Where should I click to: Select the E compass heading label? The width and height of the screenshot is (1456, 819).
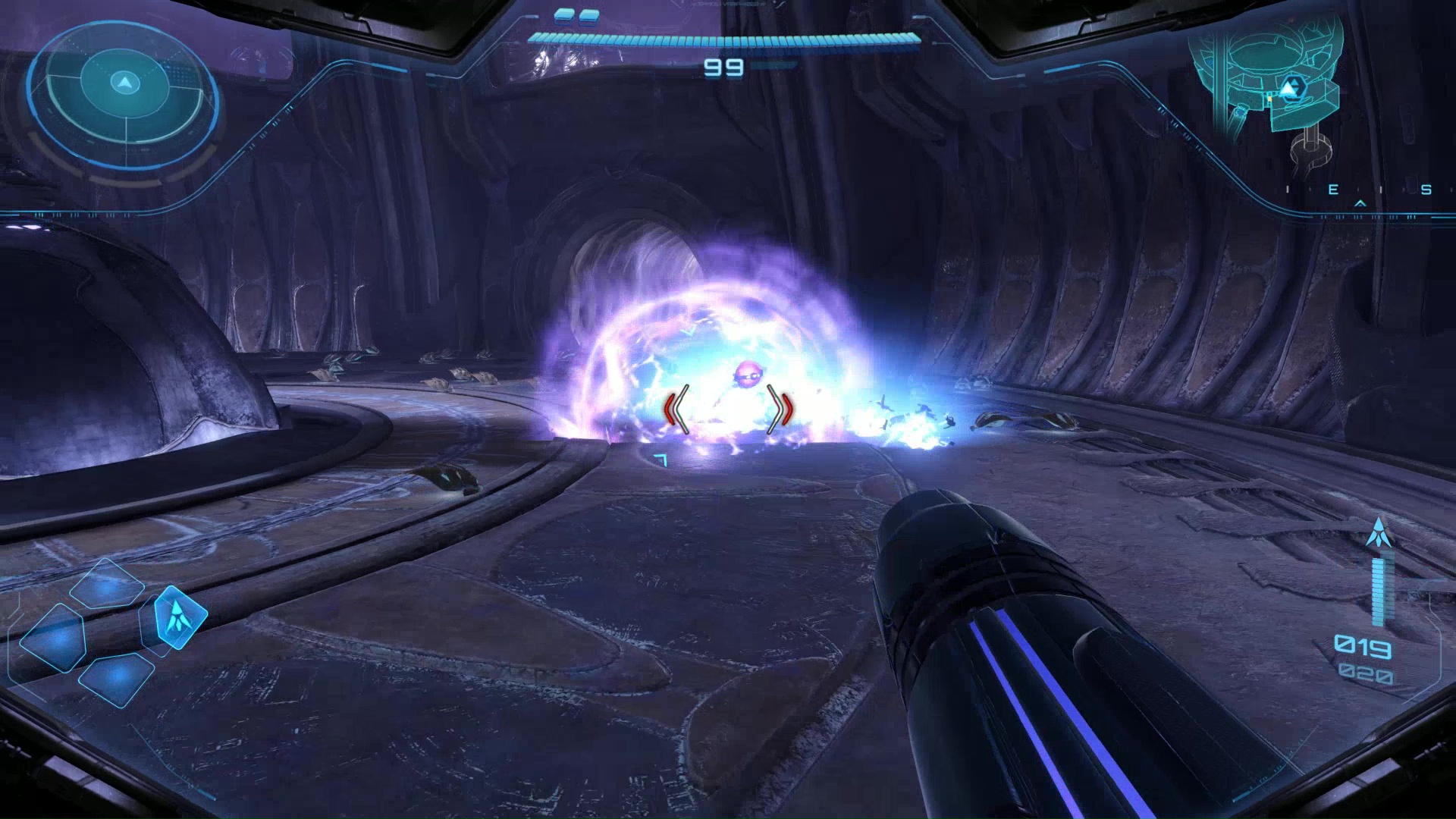1333,190
